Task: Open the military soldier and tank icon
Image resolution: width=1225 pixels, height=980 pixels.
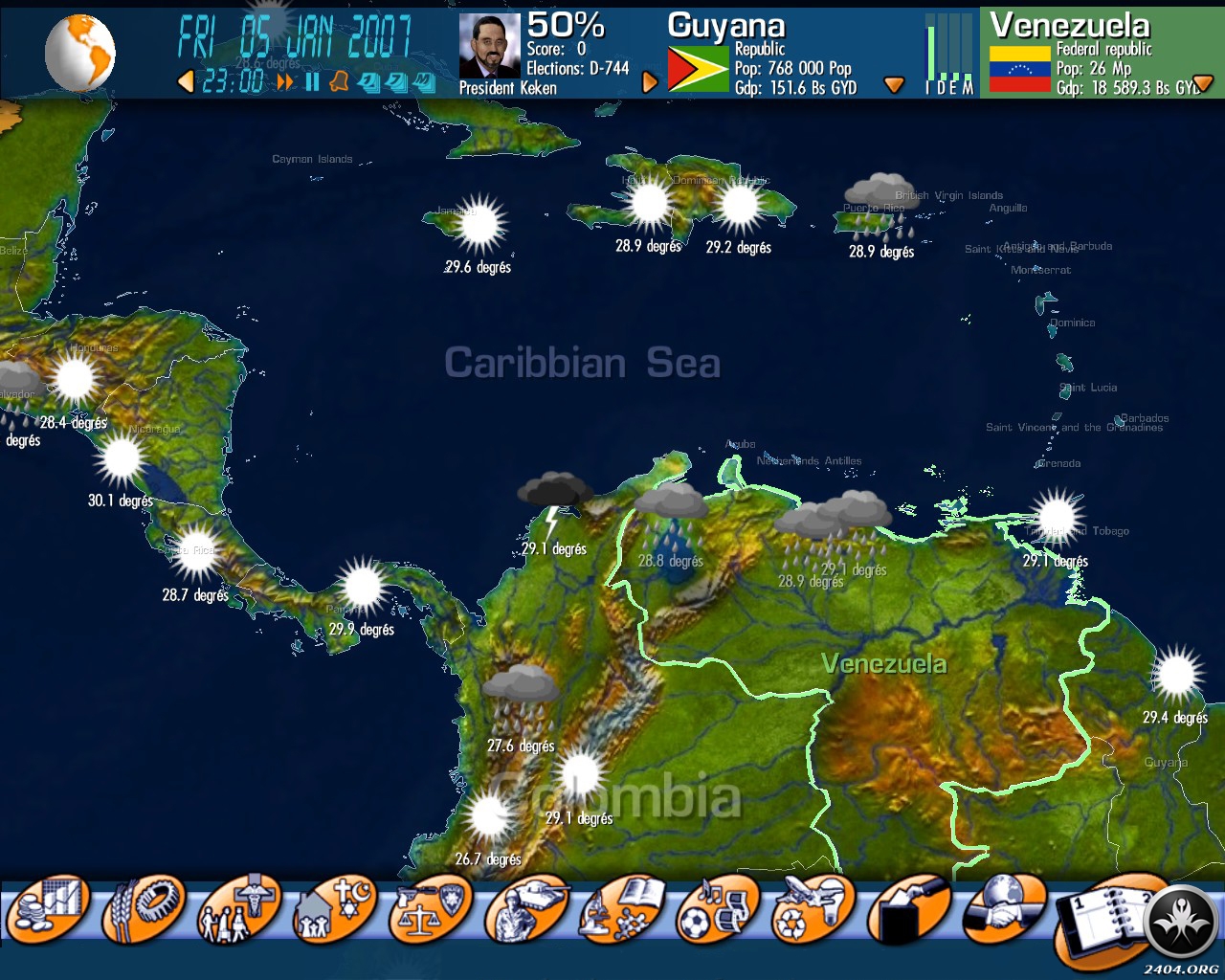Action: click(x=525, y=909)
